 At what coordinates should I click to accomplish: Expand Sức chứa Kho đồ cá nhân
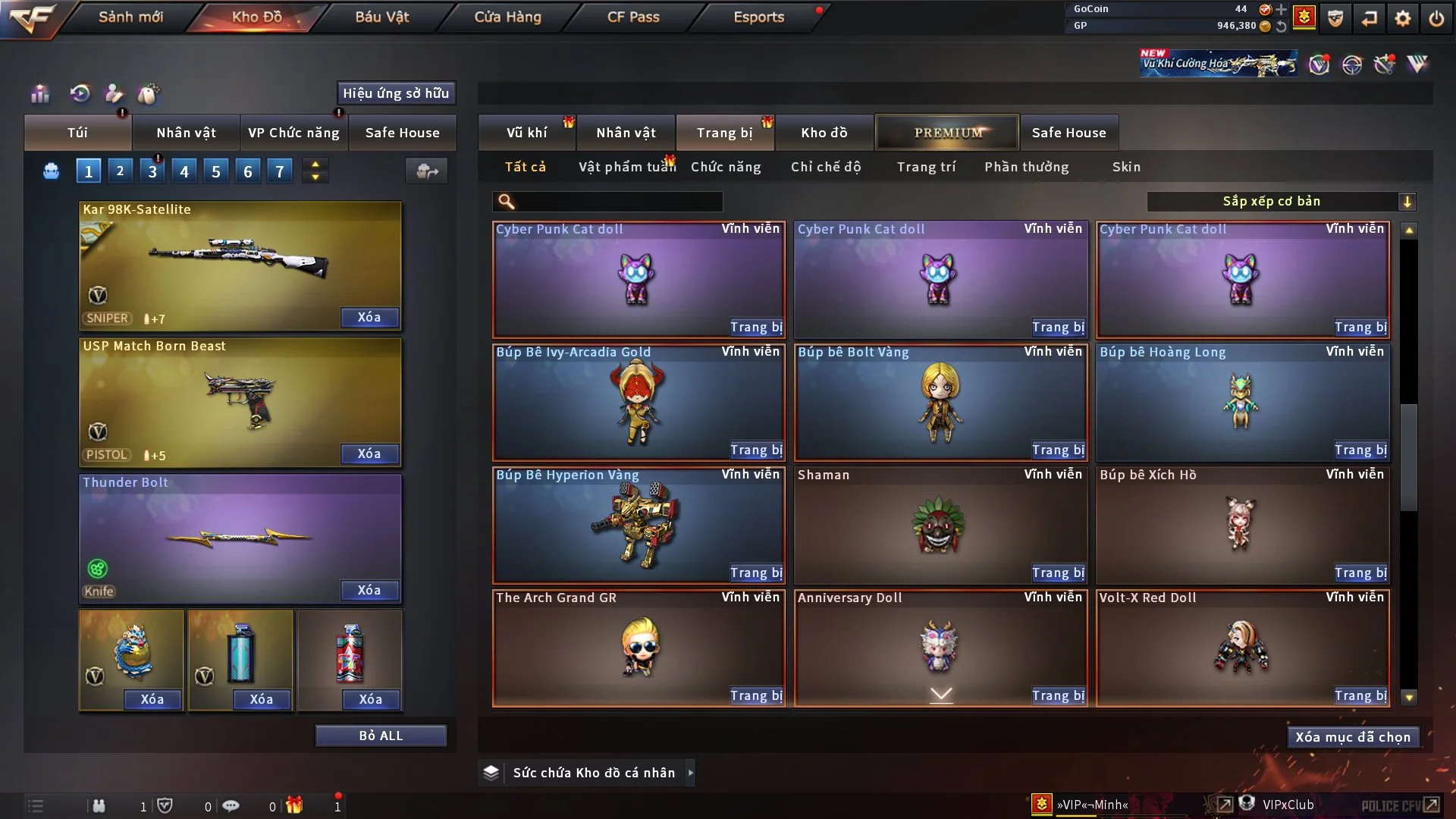[690, 773]
